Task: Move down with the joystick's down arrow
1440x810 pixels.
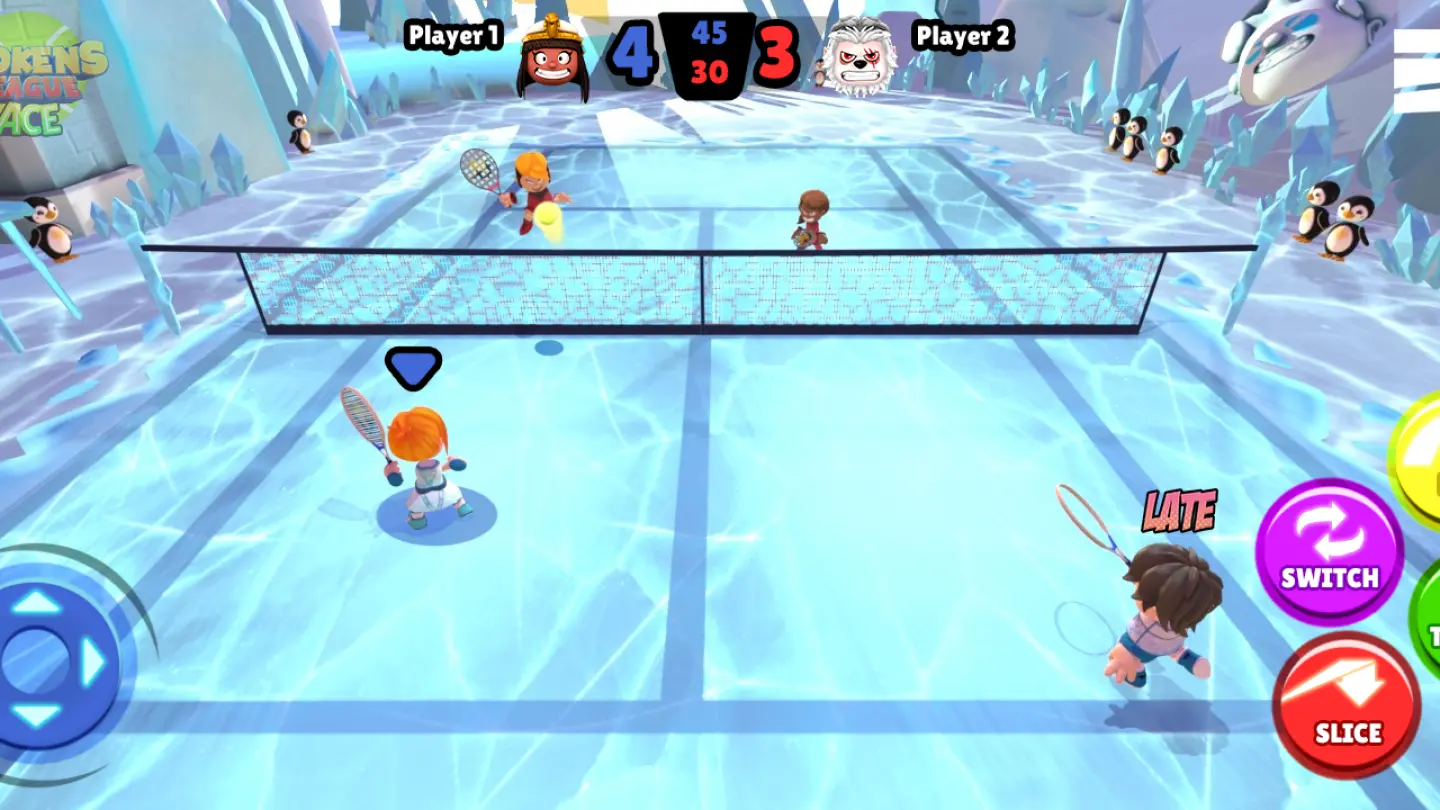Action: (x=36, y=716)
